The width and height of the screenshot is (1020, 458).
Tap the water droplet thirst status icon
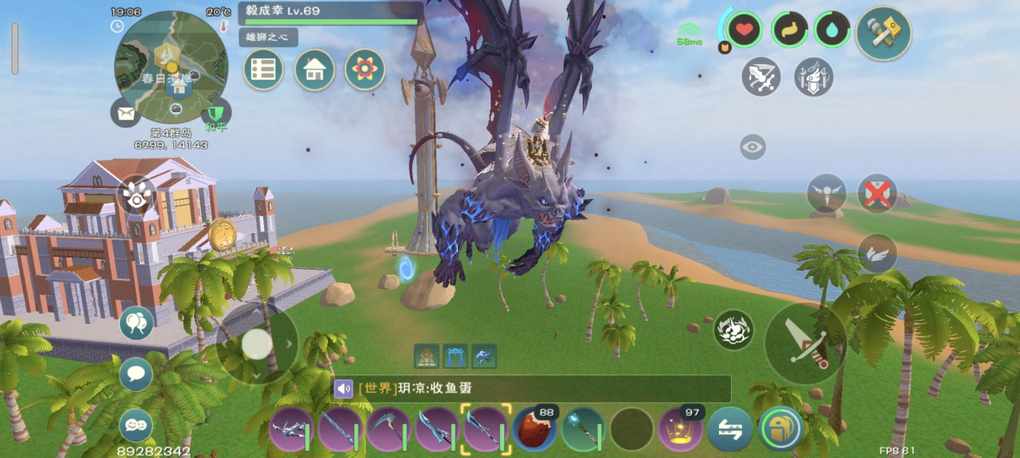pos(832,30)
